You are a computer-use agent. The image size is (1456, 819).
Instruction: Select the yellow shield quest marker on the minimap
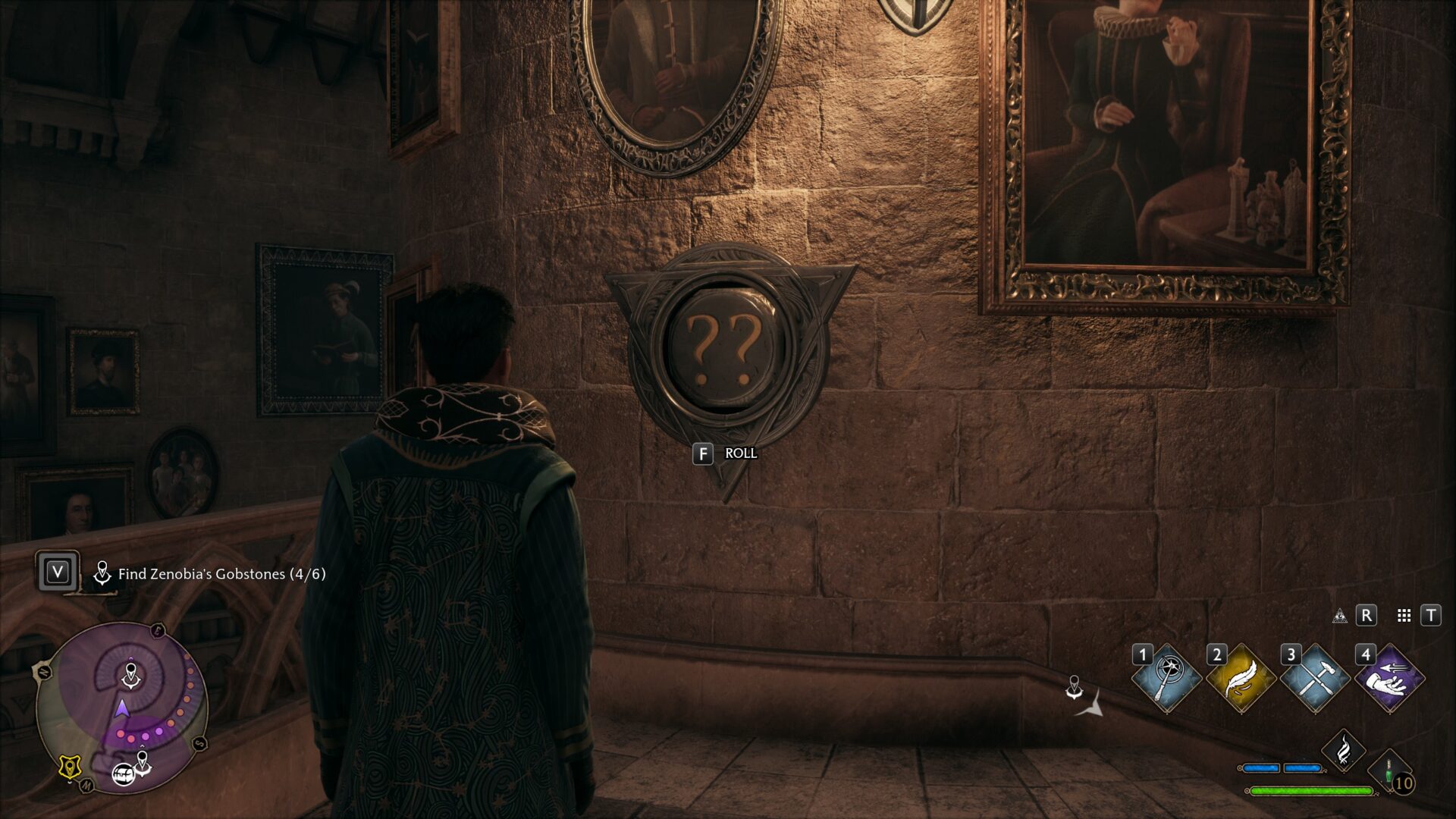70,767
